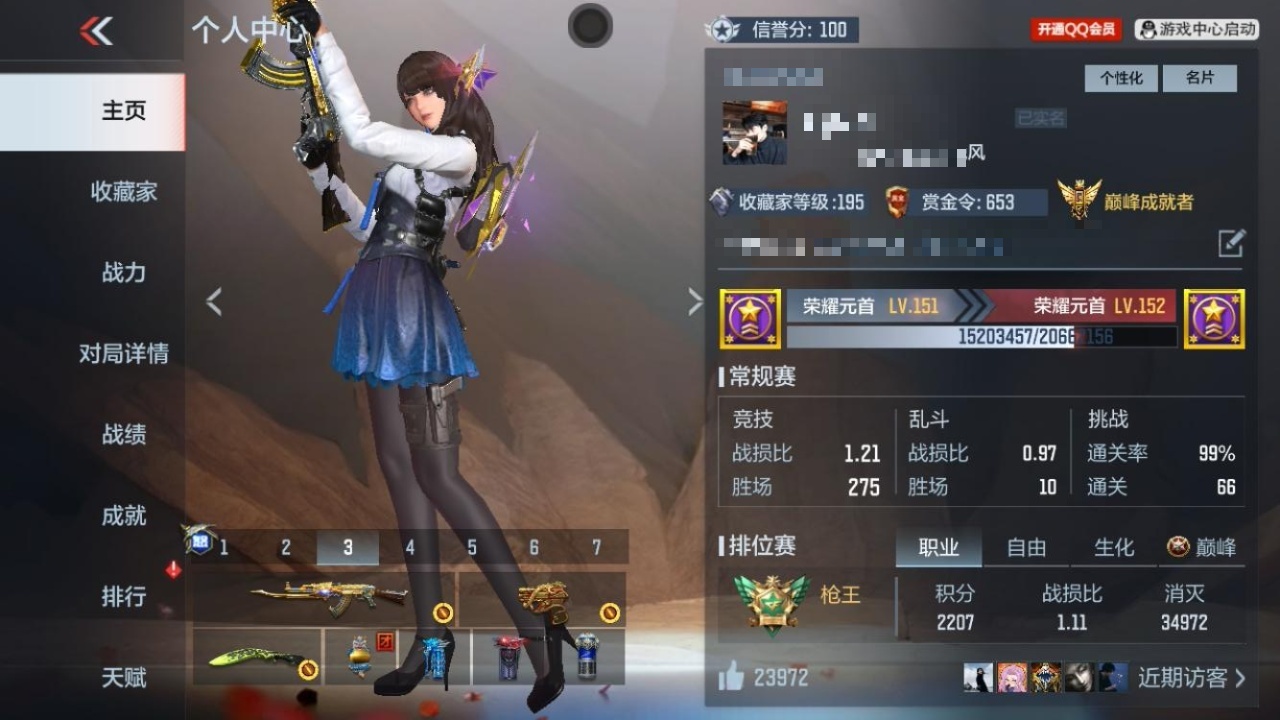Edit the profile signature with pencil icon
This screenshot has width=1280, height=720.
coord(1231,243)
